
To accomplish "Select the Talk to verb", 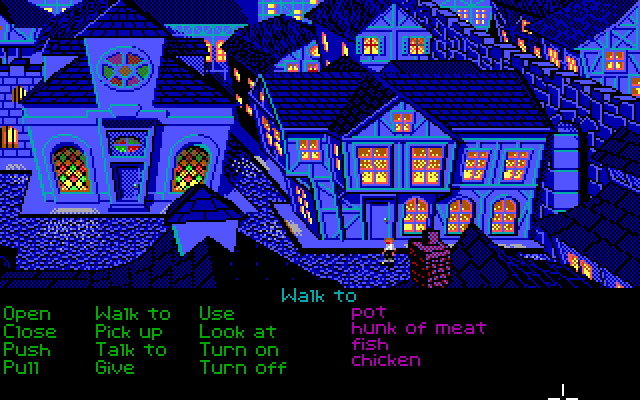I will pos(131,349).
